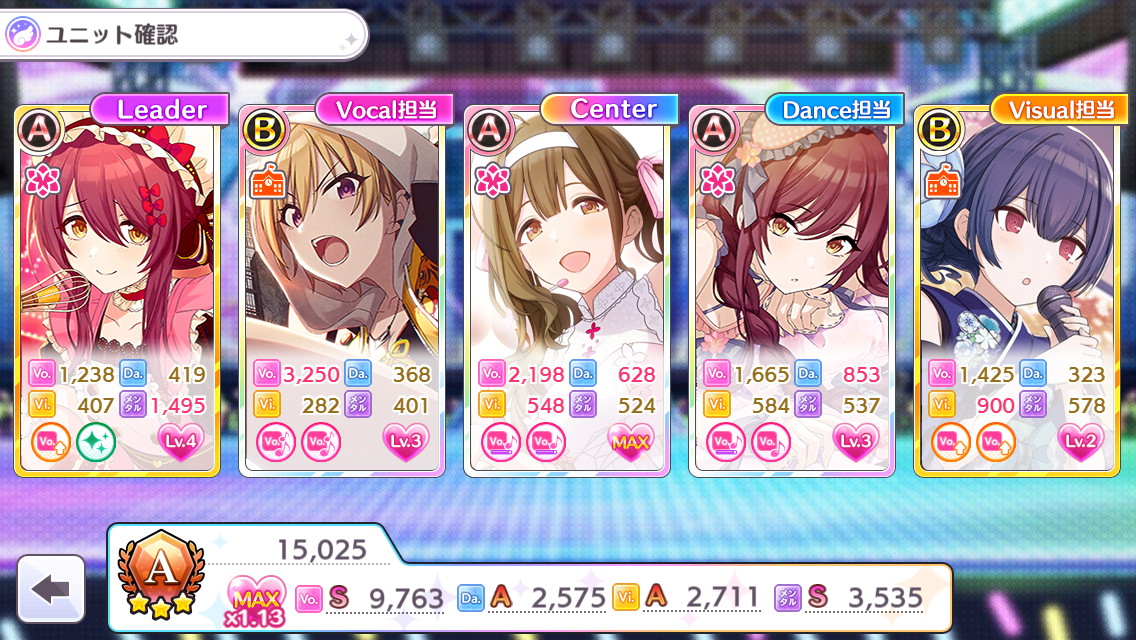Tap the Leader's green sparkle skill icon
The image size is (1136, 640).
tap(95, 442)
